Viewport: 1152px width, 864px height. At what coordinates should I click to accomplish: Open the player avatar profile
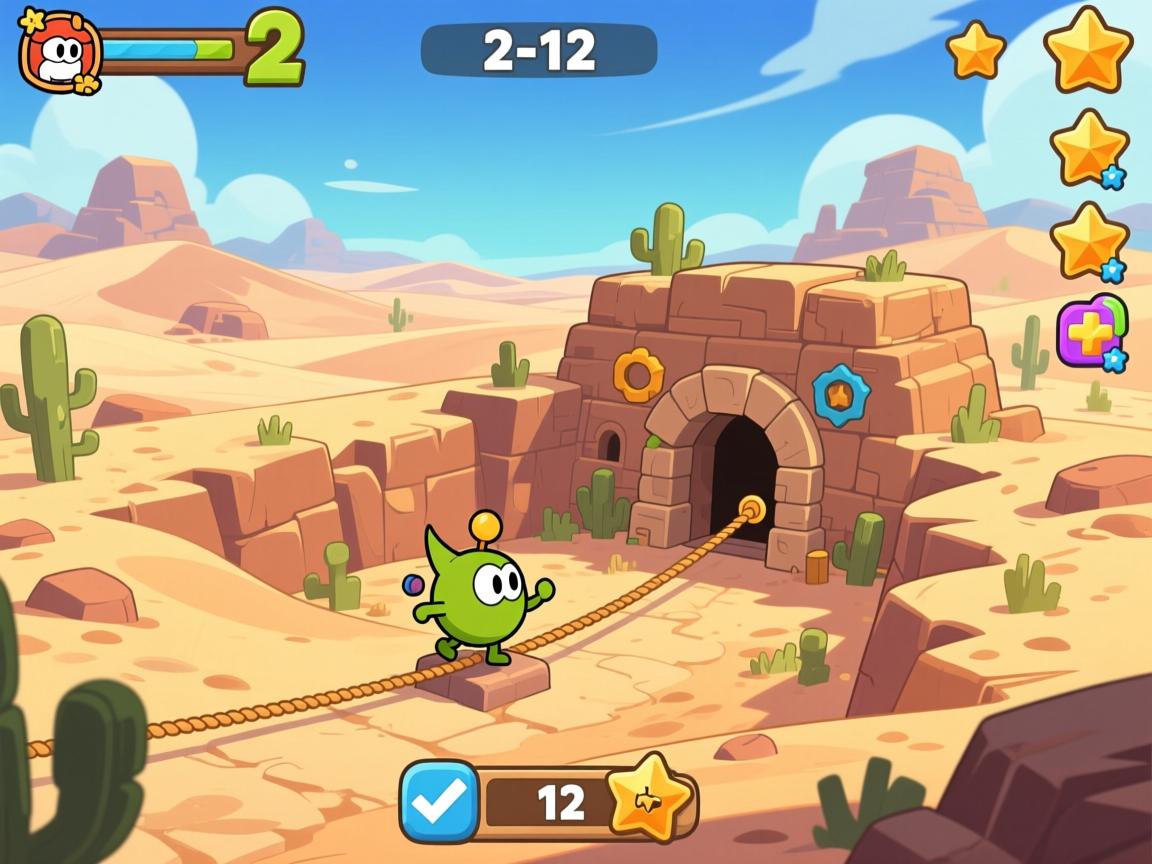pos(60,52)
